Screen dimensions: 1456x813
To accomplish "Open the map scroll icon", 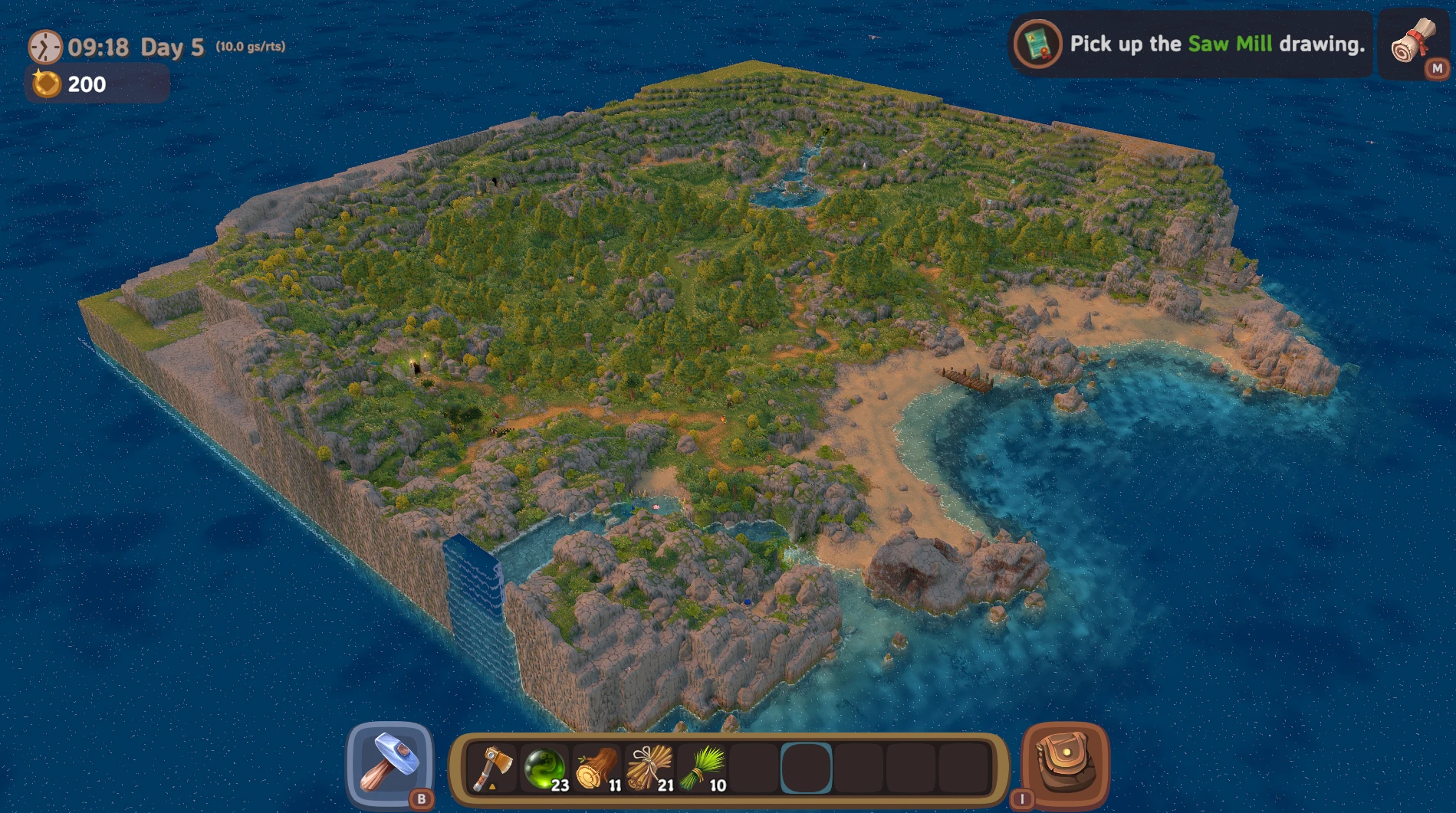I will [1413, 44].
